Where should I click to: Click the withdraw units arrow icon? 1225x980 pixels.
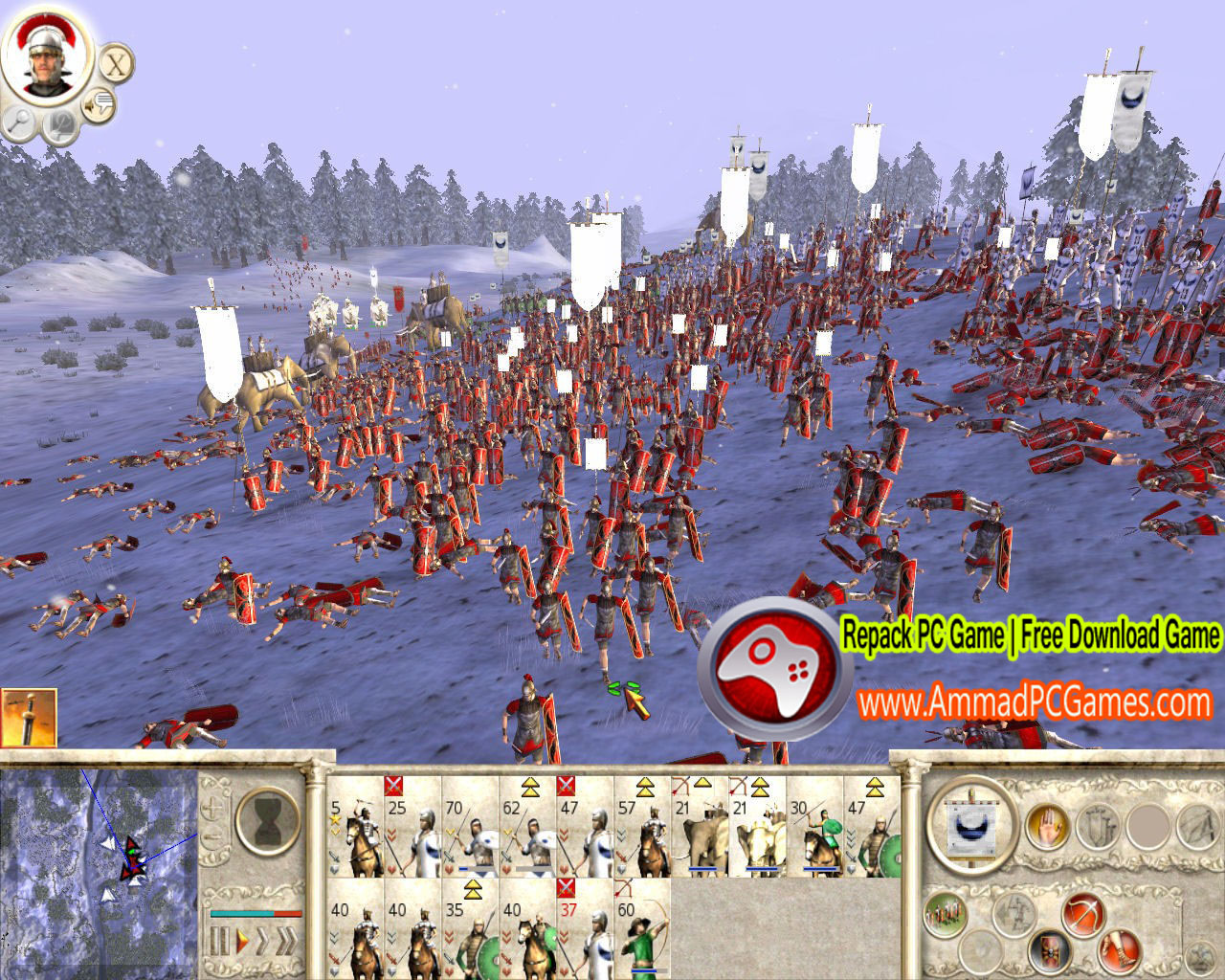pos(1013,913)
